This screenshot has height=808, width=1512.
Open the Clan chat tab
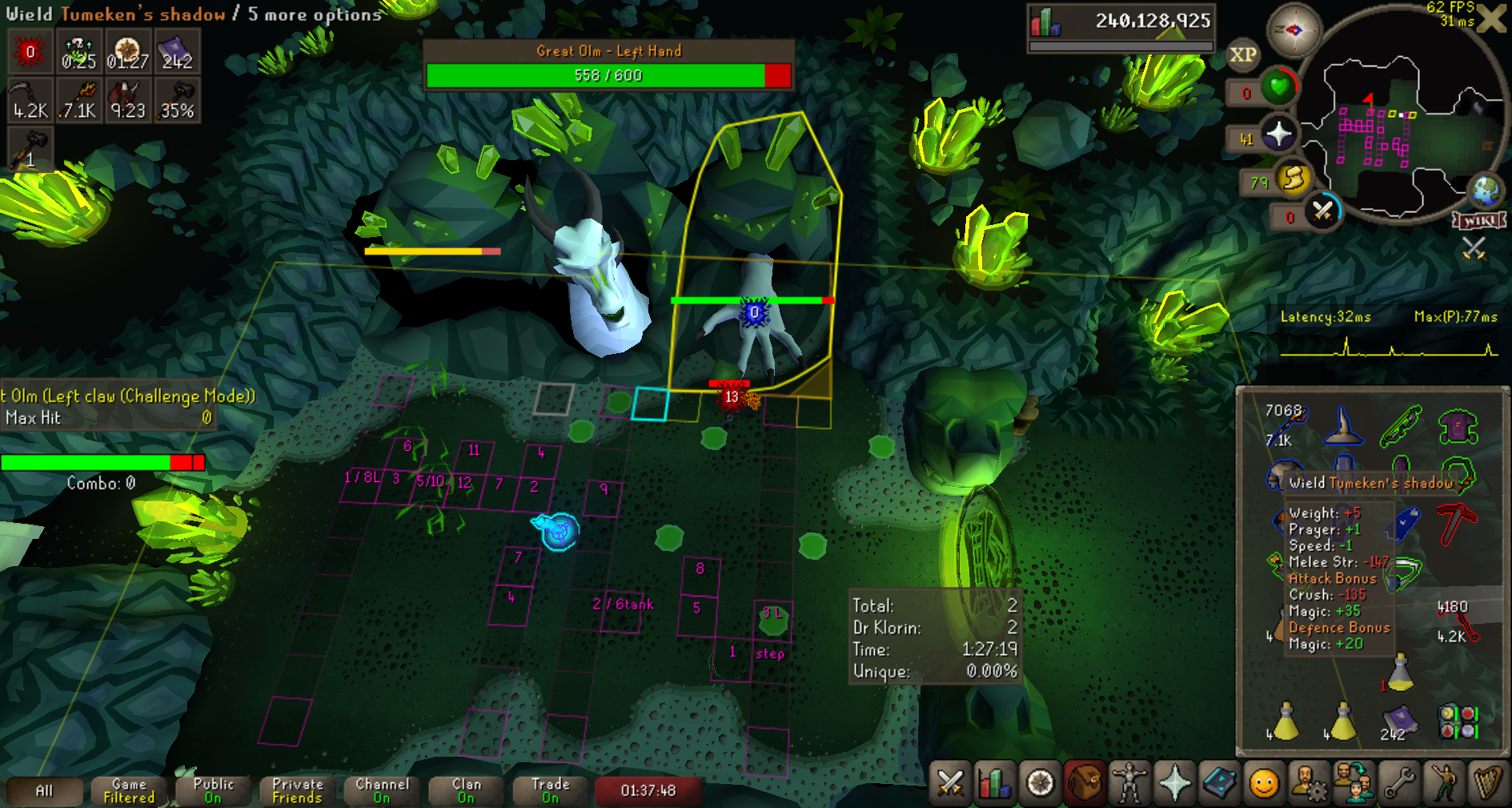tap(466, 790)
